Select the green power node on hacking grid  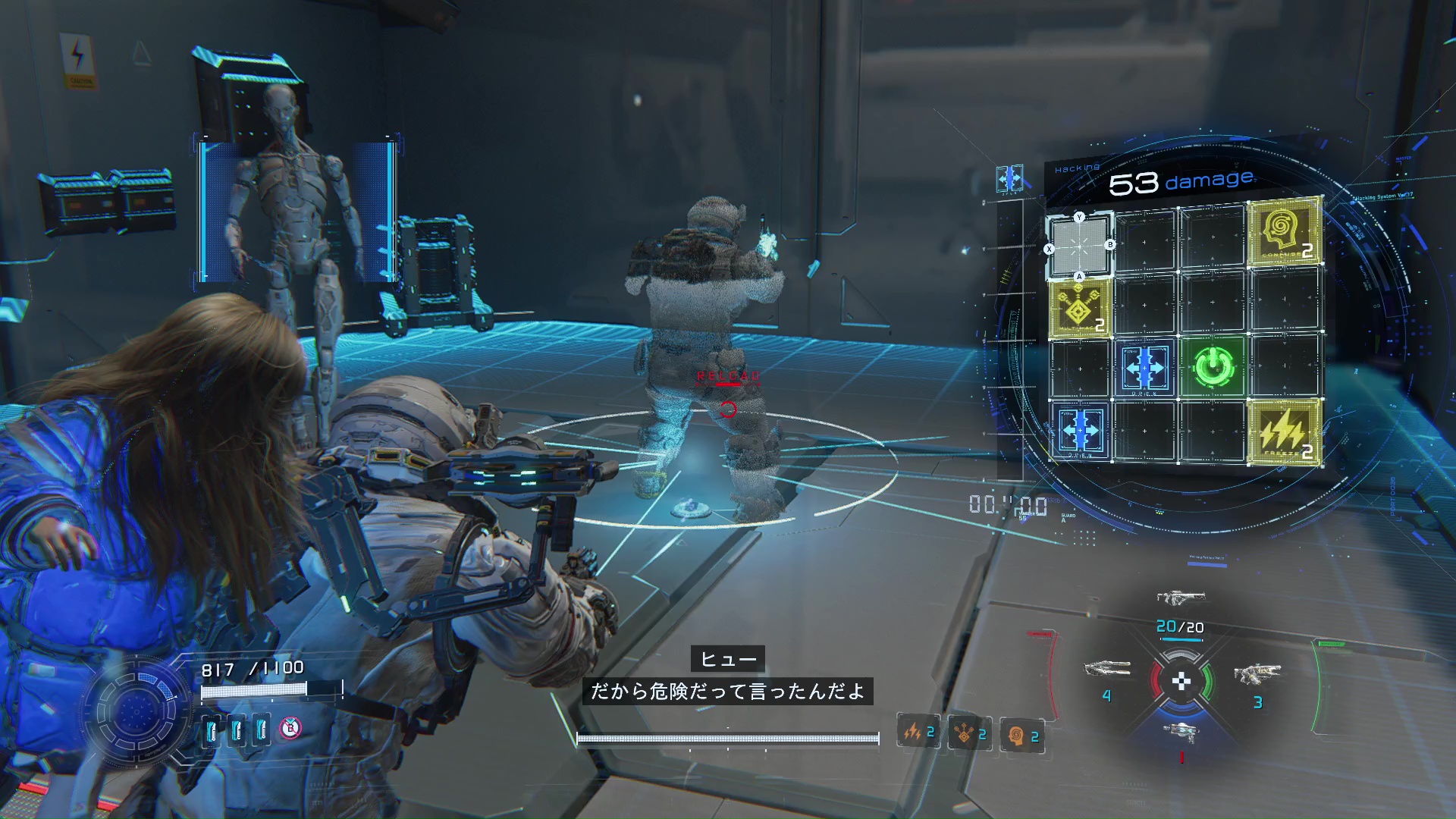(1213, 369)
